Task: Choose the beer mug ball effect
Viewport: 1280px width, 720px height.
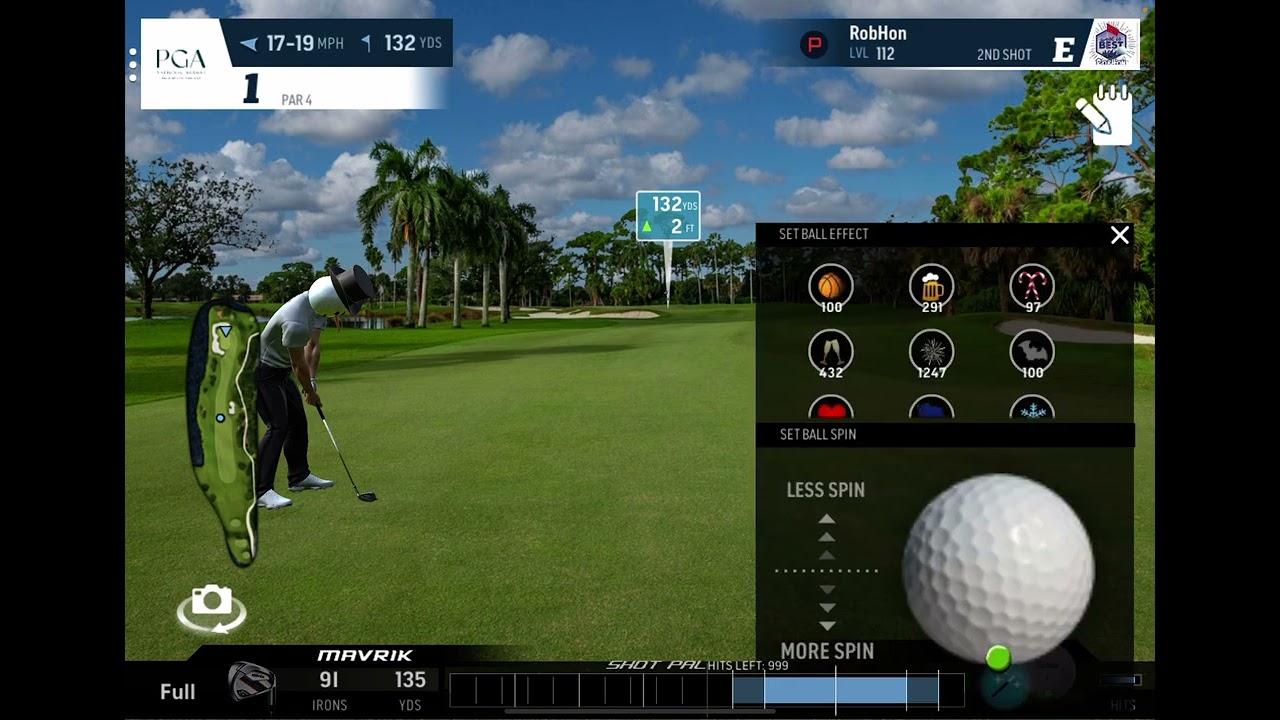Action: point(931,286)
